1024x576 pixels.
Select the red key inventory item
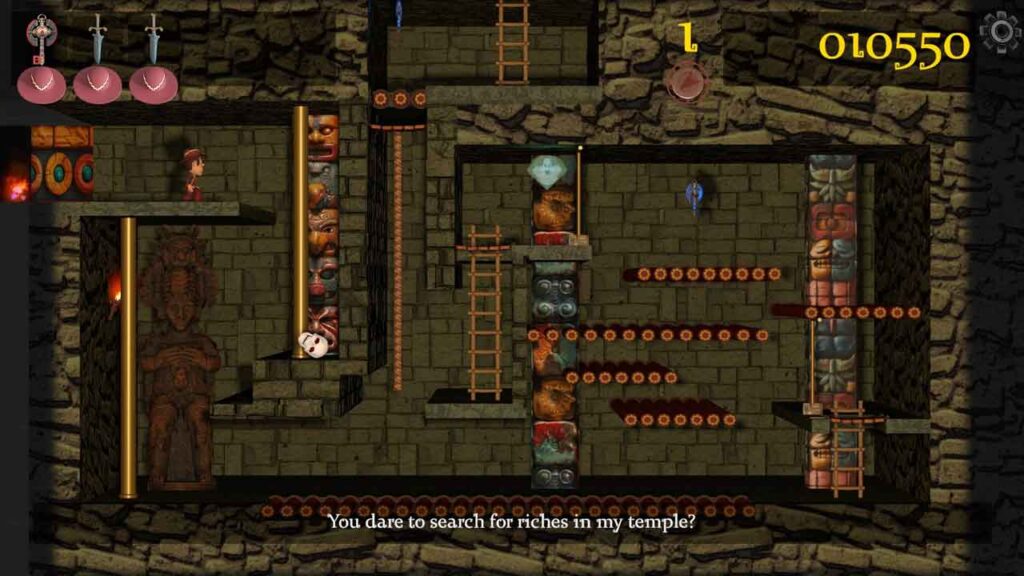(x=42, y=40)
